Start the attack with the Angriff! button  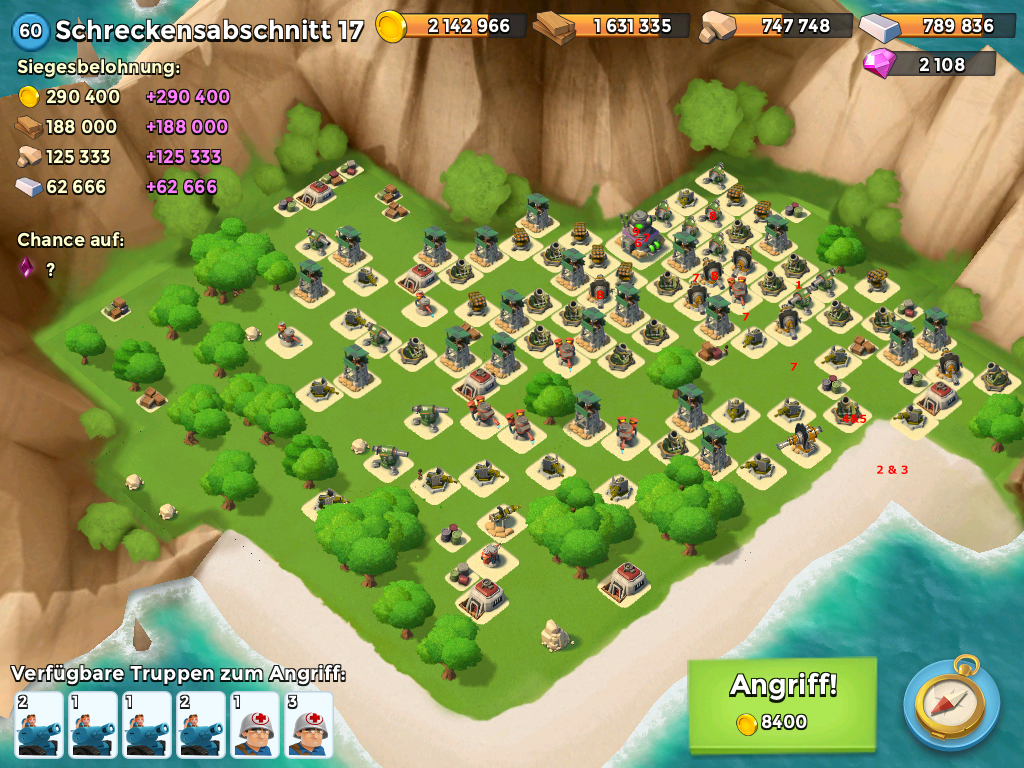(782, 702)
